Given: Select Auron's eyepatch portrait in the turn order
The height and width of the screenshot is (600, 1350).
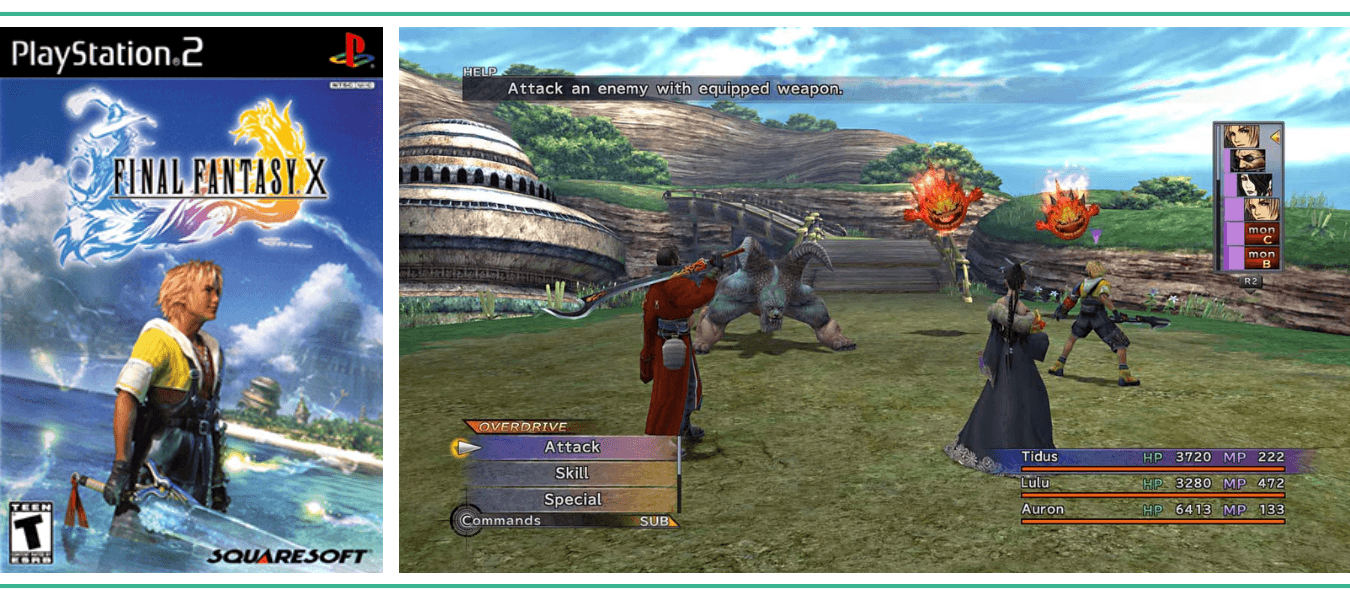Looking at the screenshot, I should tap(1248, 159).
